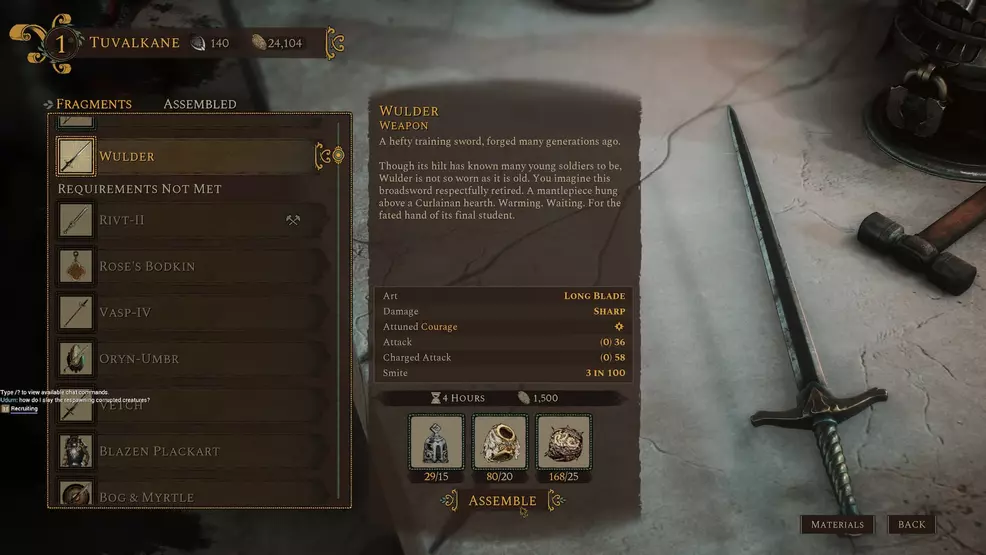Switch to the Assembled tab
The width and height of the screenshot is (986, 555).
pos(200,104)
